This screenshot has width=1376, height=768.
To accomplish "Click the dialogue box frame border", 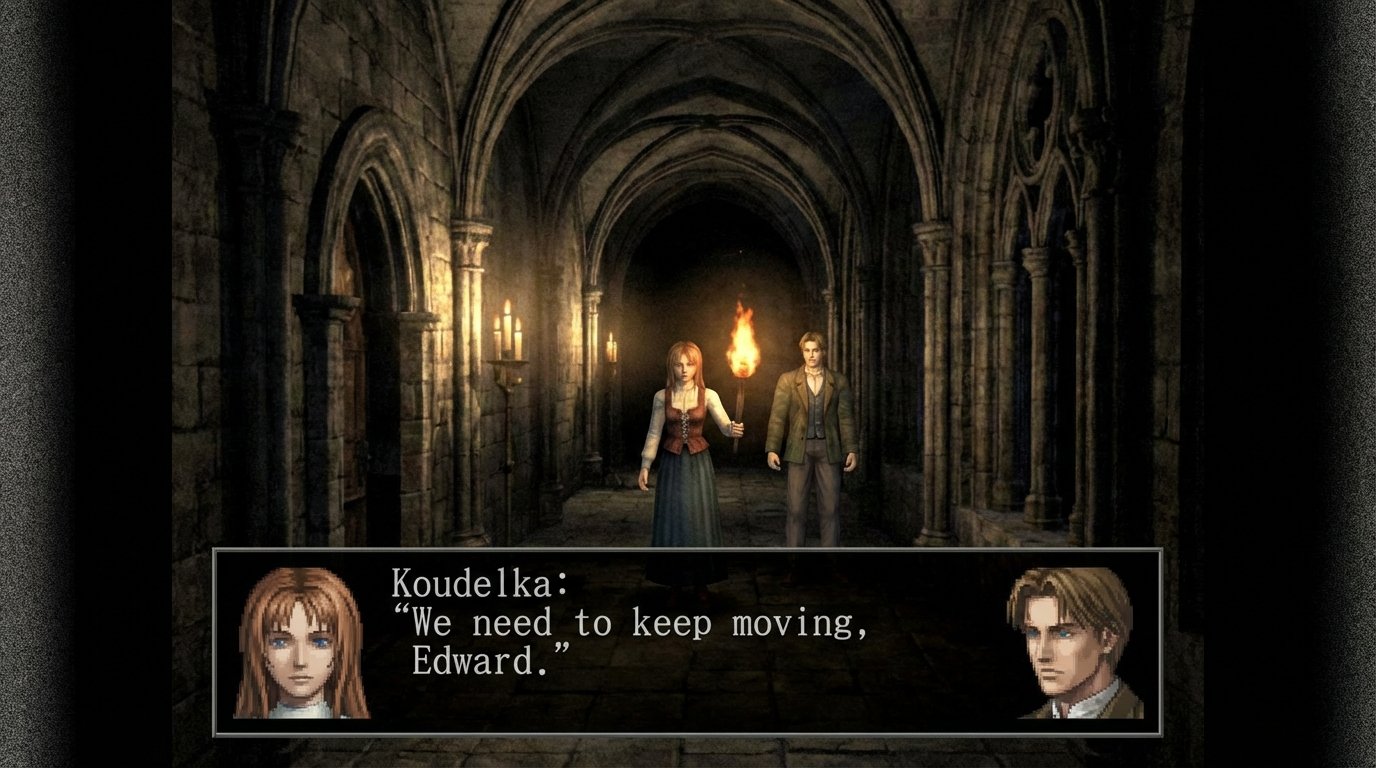I will pos(690,553).
